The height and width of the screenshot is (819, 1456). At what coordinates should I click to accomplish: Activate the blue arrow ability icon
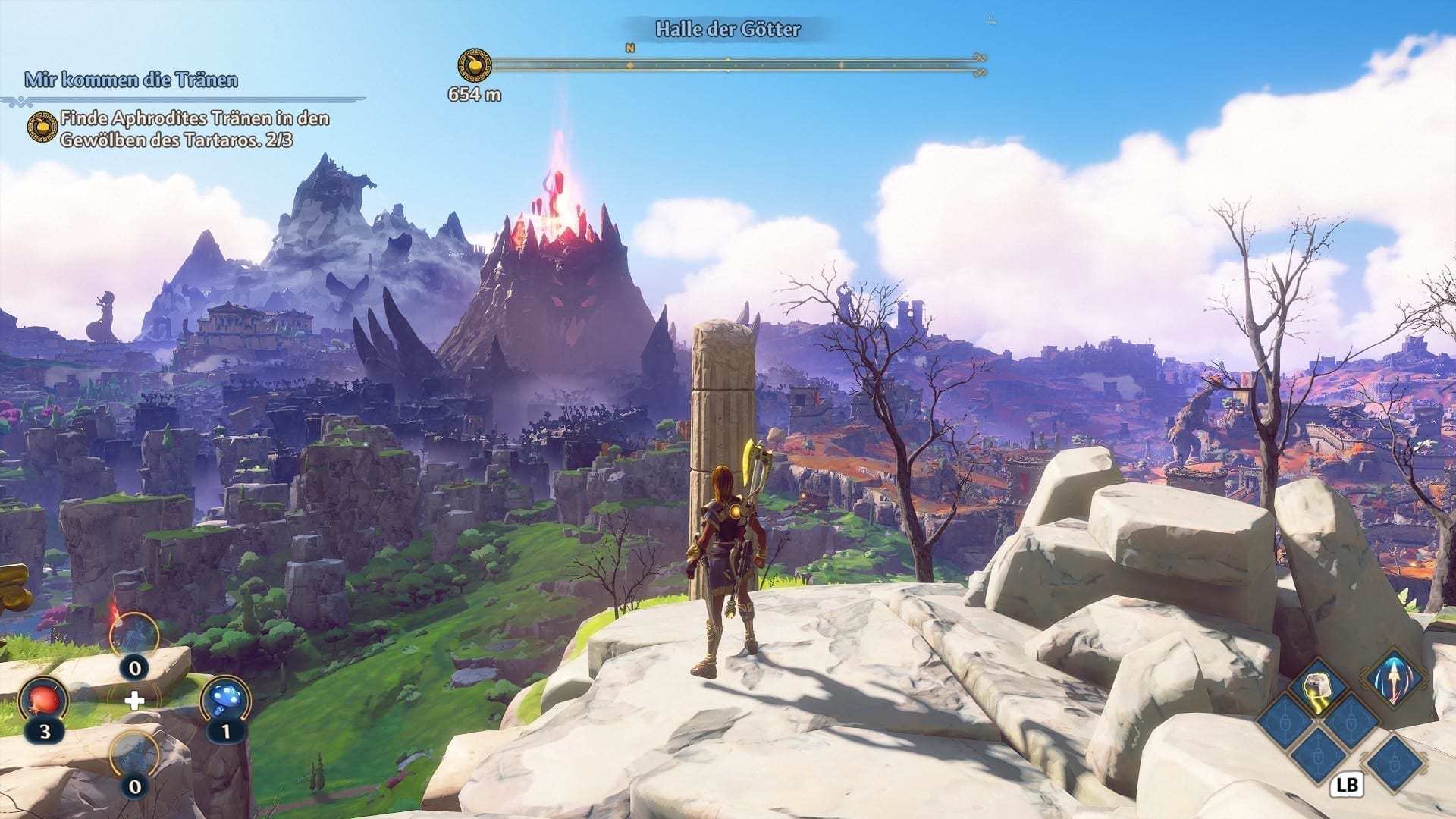pyautogui.click(x=1395, y=677)
